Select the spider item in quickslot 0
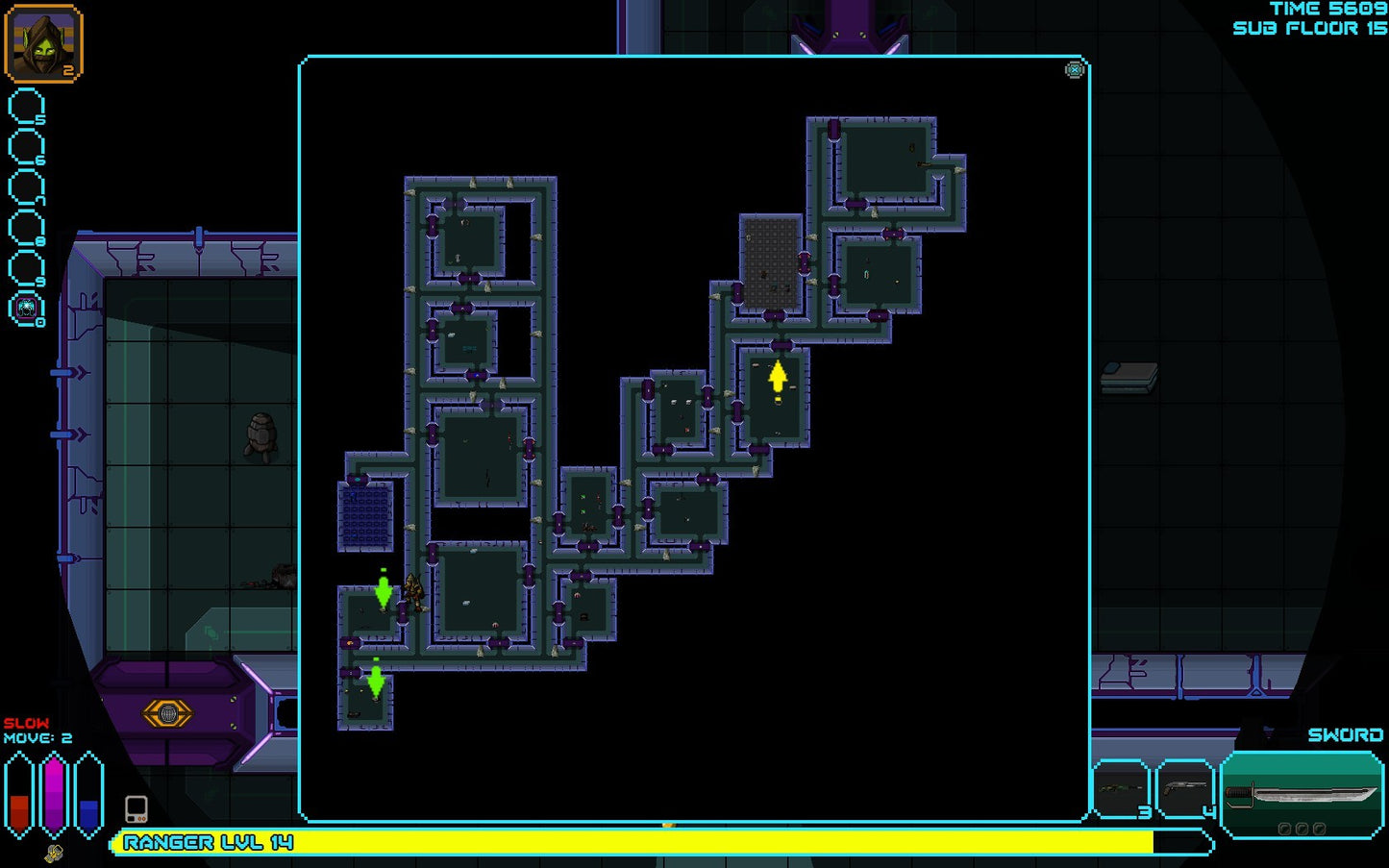 [26, 308]
